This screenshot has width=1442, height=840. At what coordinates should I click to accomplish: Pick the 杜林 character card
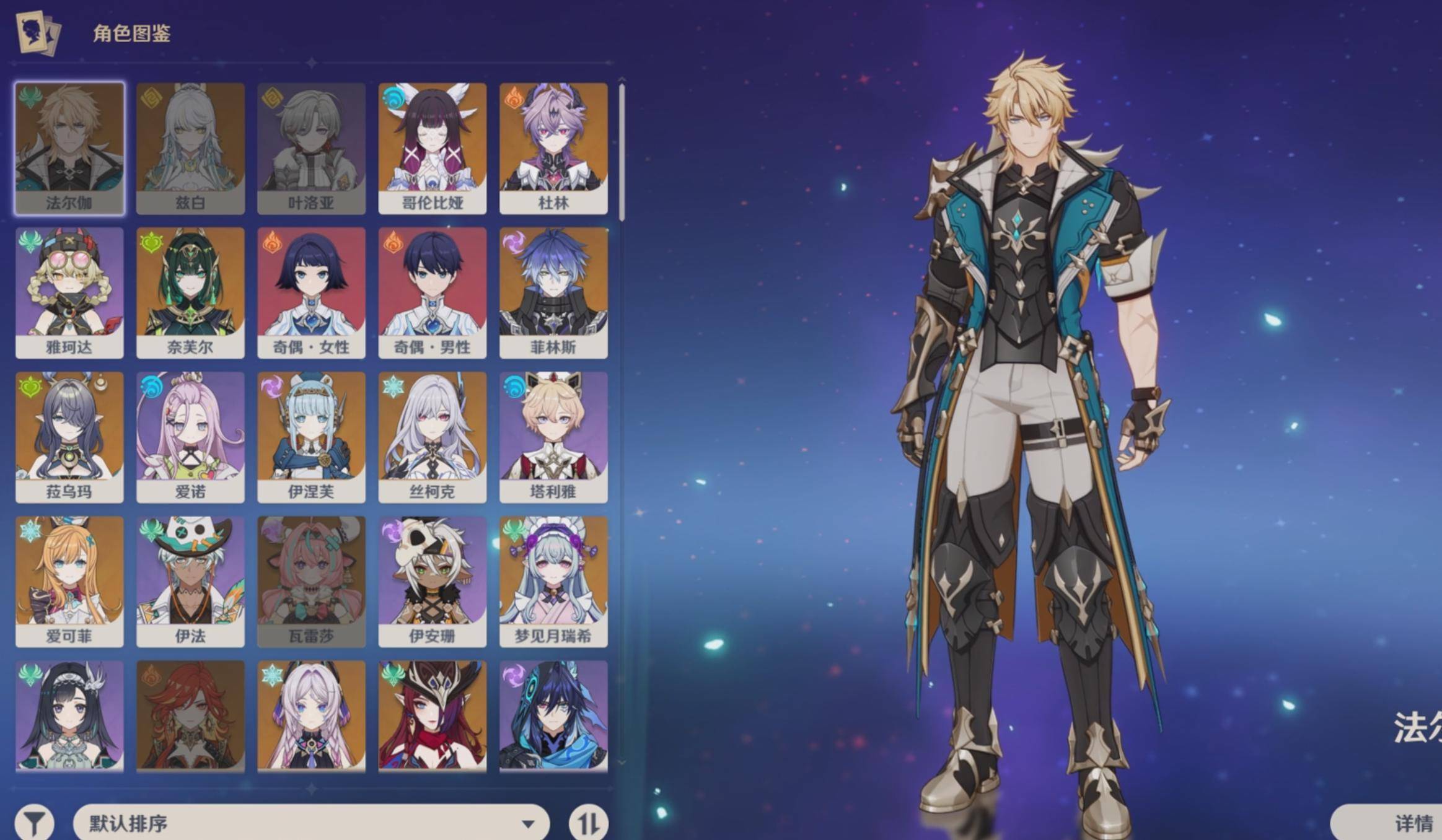point(553,149)
